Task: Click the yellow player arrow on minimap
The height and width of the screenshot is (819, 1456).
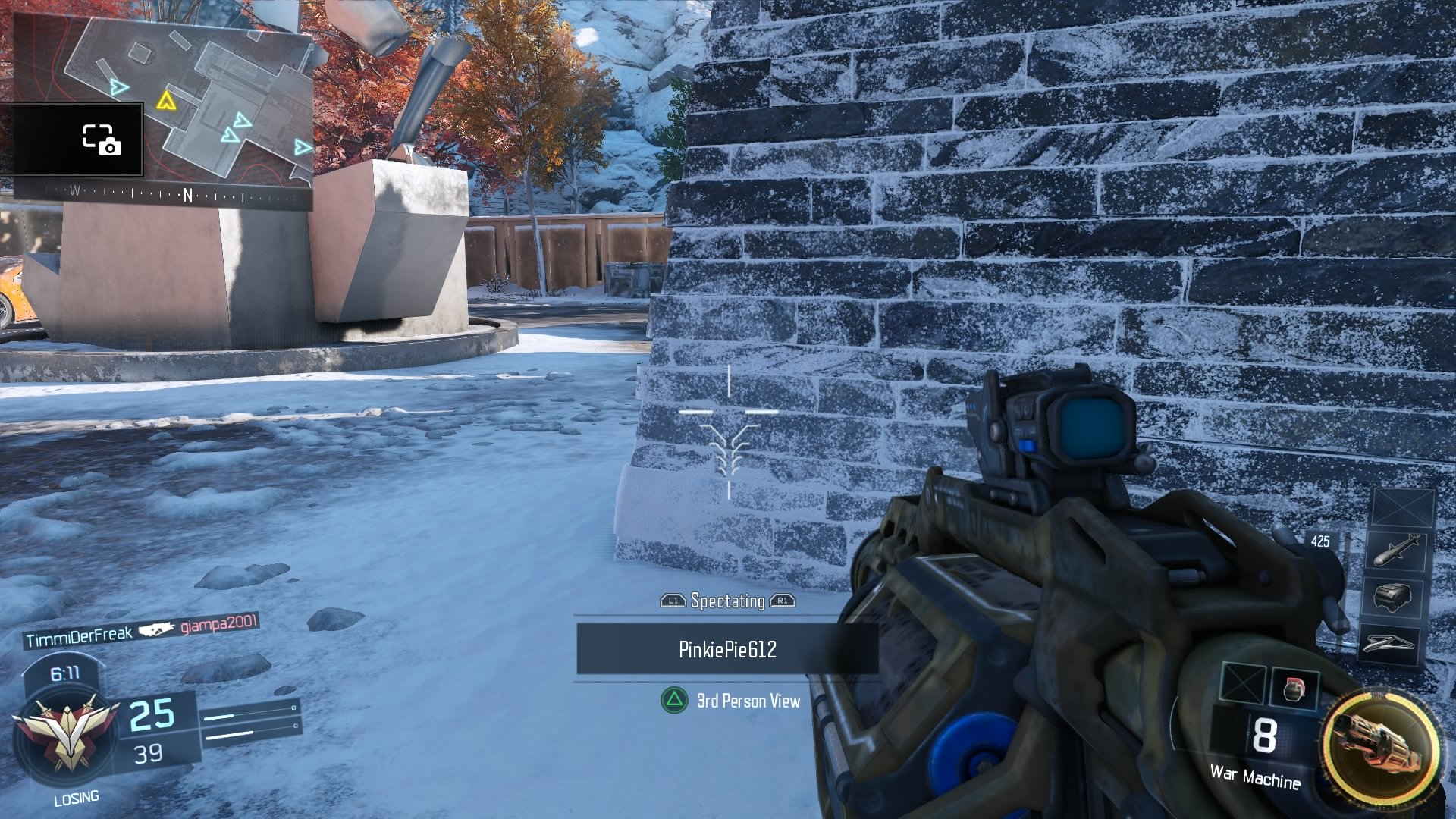Action: (165, 101)
